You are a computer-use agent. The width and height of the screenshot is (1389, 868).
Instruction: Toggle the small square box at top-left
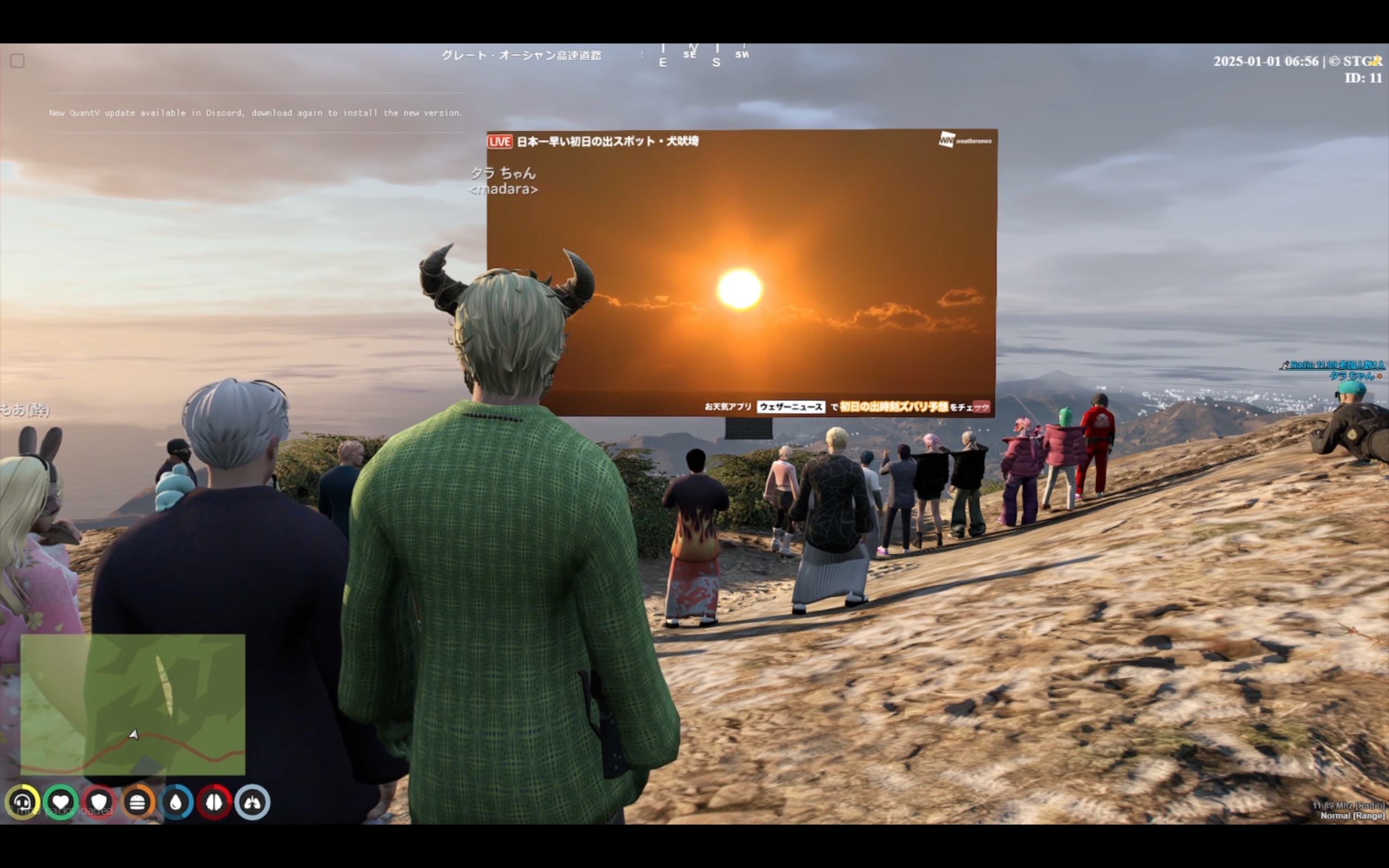coord(17,61)
